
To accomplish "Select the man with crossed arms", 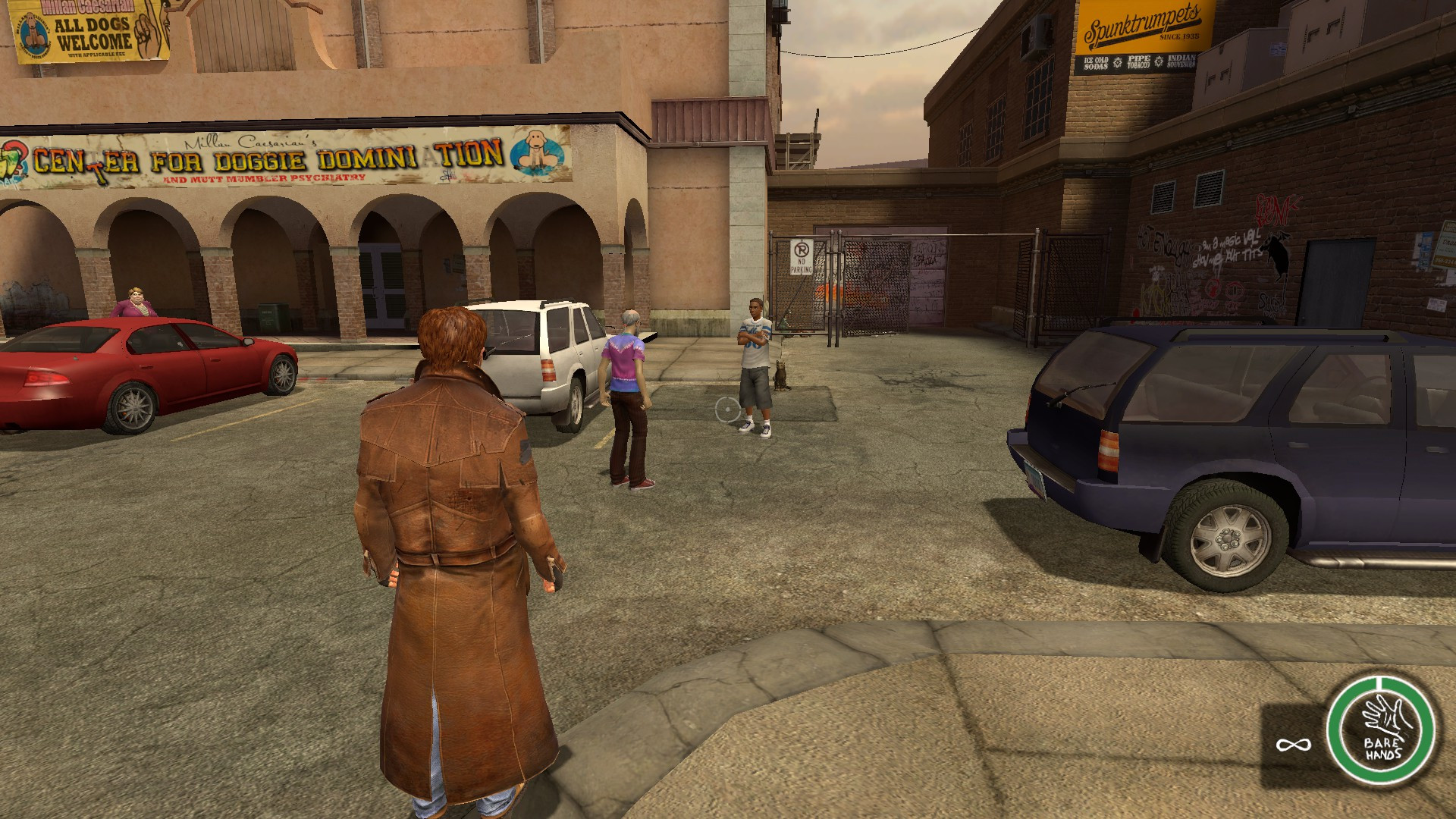I will [754, 356].
